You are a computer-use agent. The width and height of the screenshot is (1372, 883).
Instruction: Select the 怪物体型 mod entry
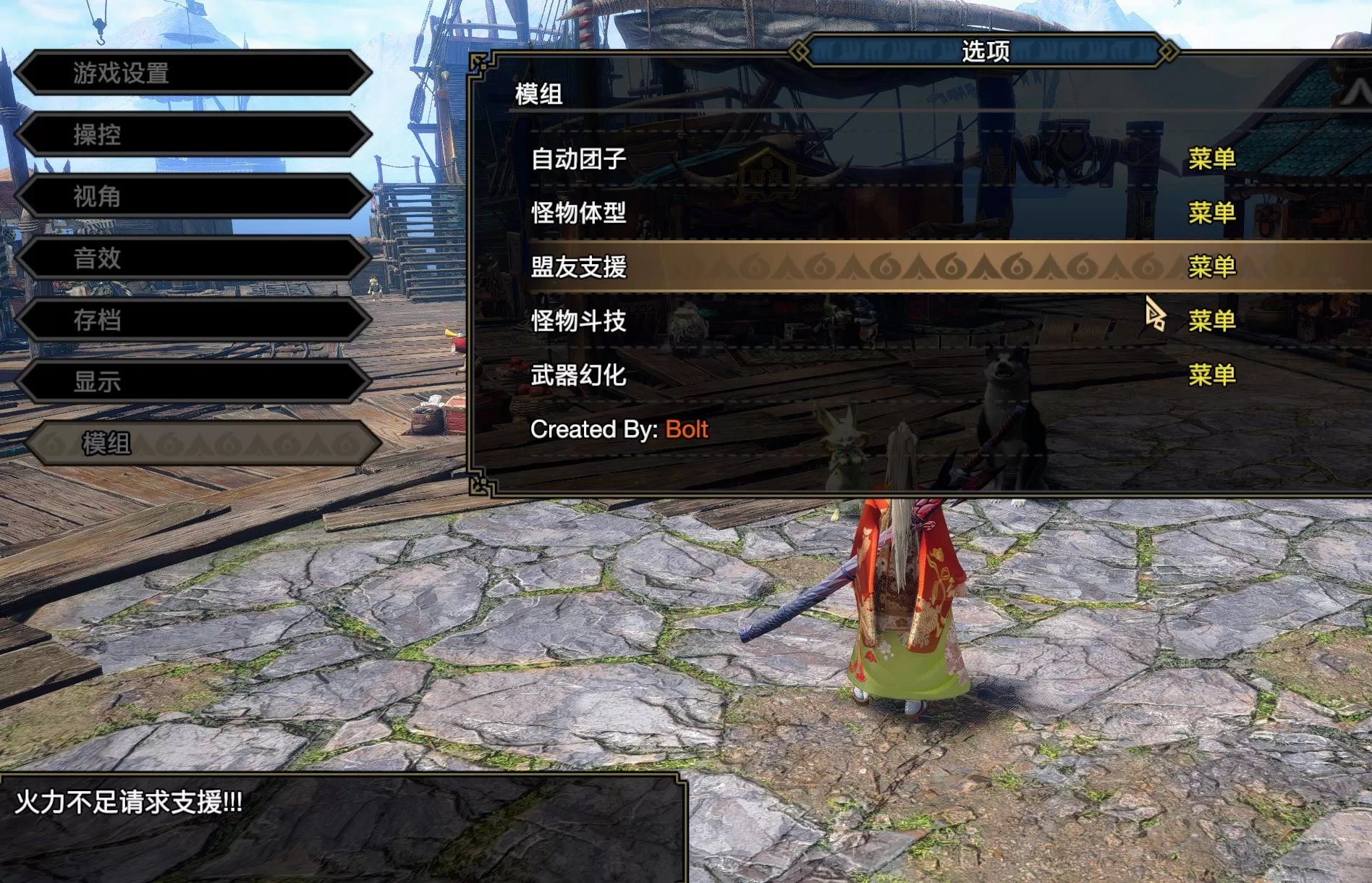[x=579, y=214]
